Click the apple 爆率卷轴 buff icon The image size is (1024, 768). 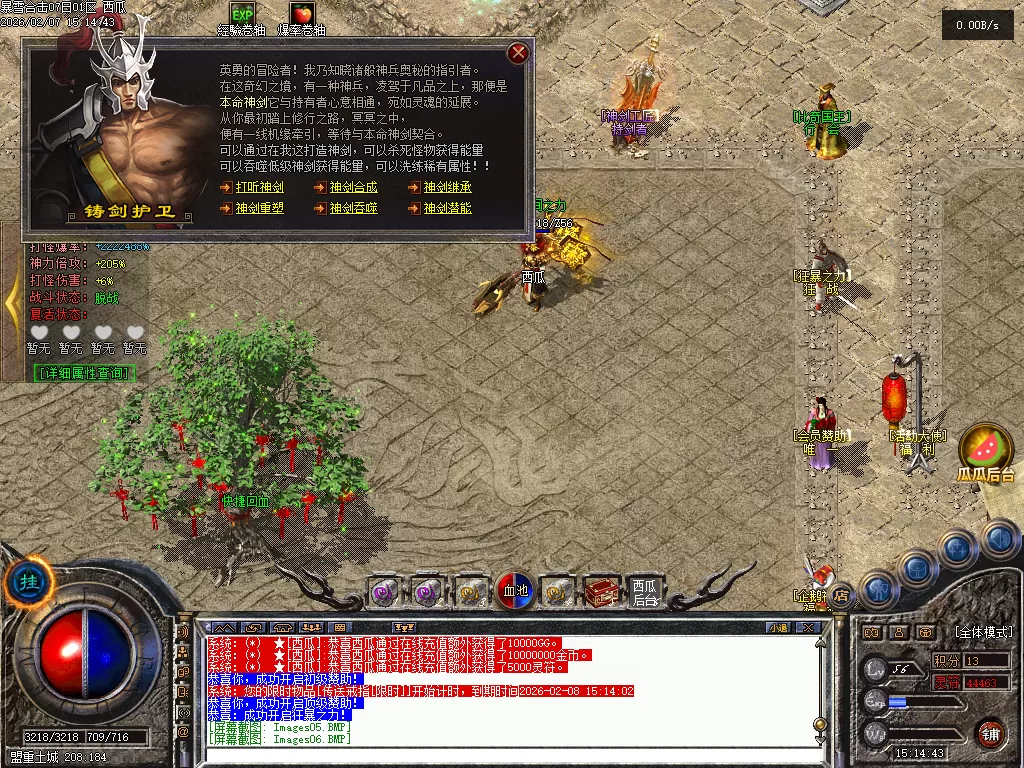click(300, 13)
